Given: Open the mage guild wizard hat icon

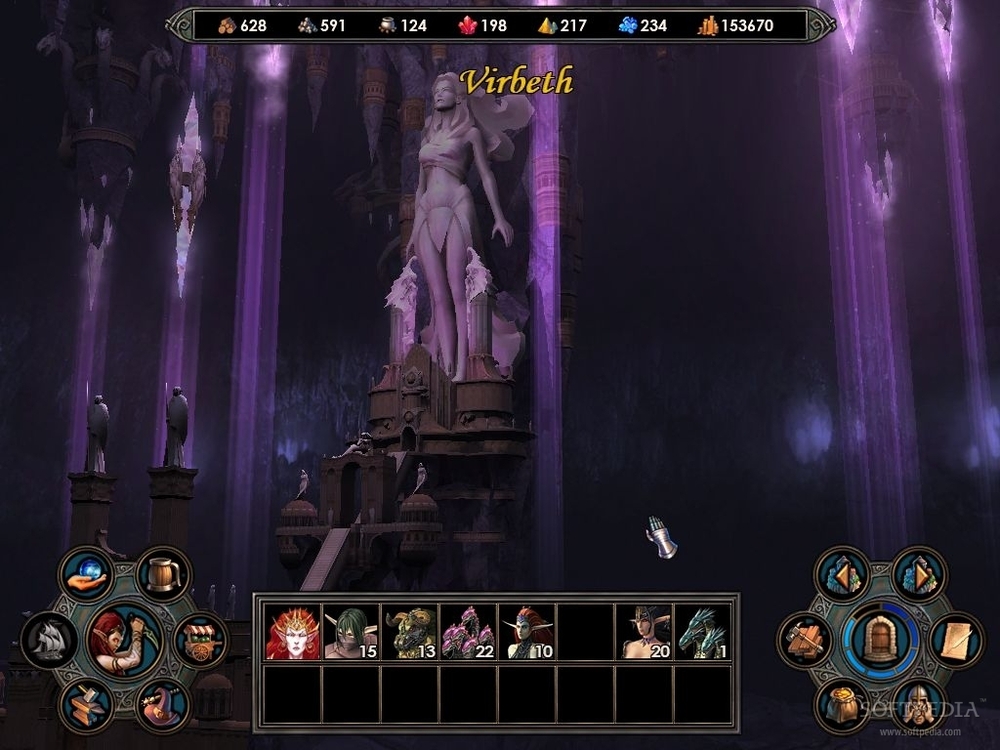Looking at the screenshot, I should 163,704.
